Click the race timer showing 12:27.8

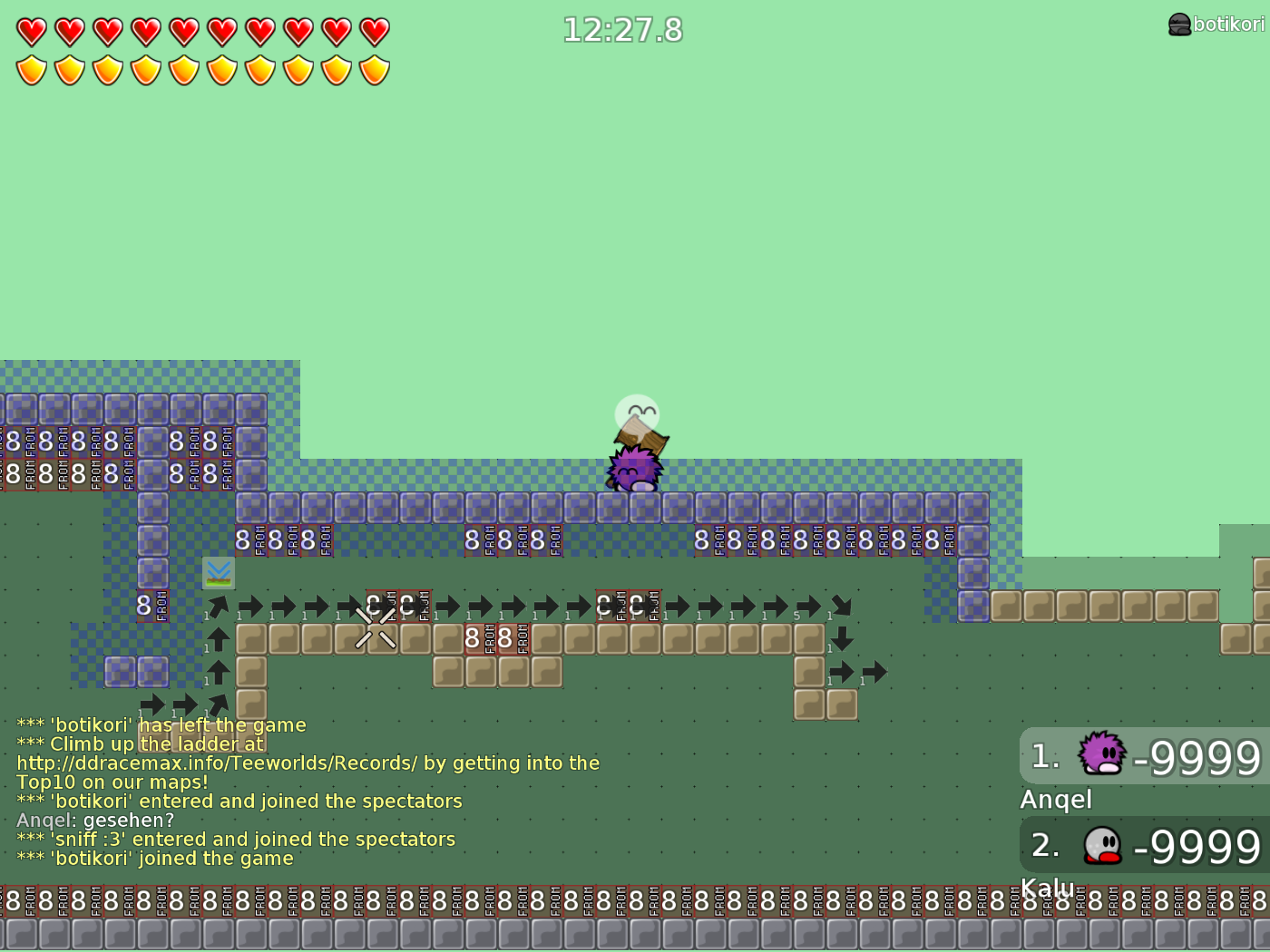click(622, 30)
